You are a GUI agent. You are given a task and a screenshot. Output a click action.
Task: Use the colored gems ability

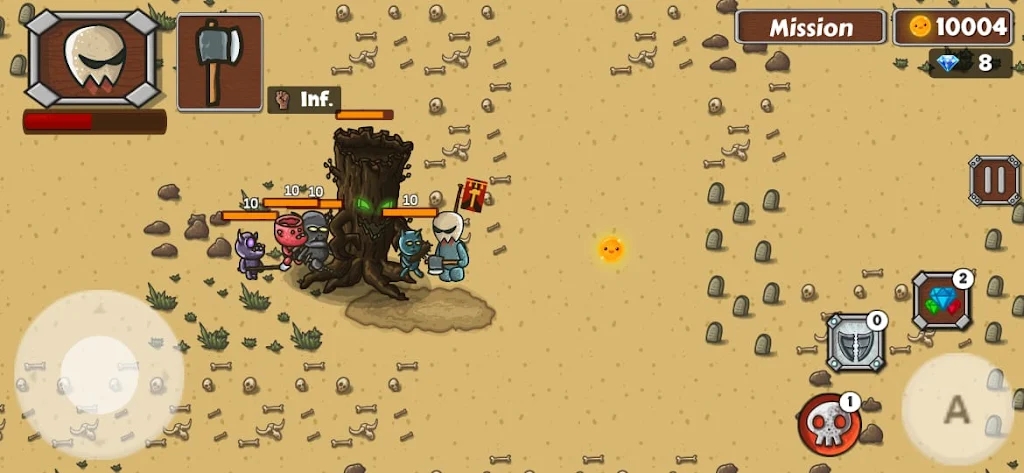tap(941, 302)
